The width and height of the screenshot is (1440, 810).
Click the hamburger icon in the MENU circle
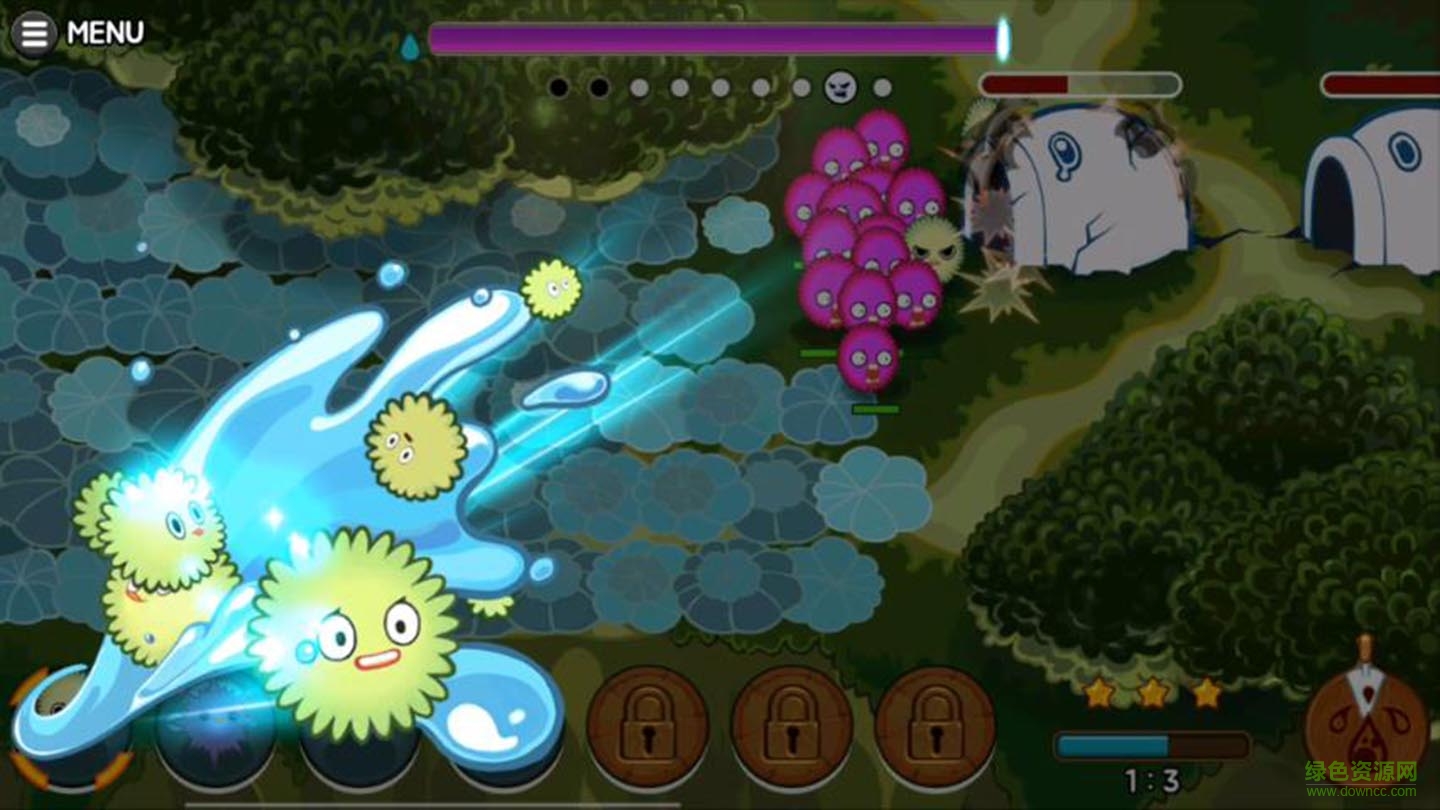click(33, 33)
